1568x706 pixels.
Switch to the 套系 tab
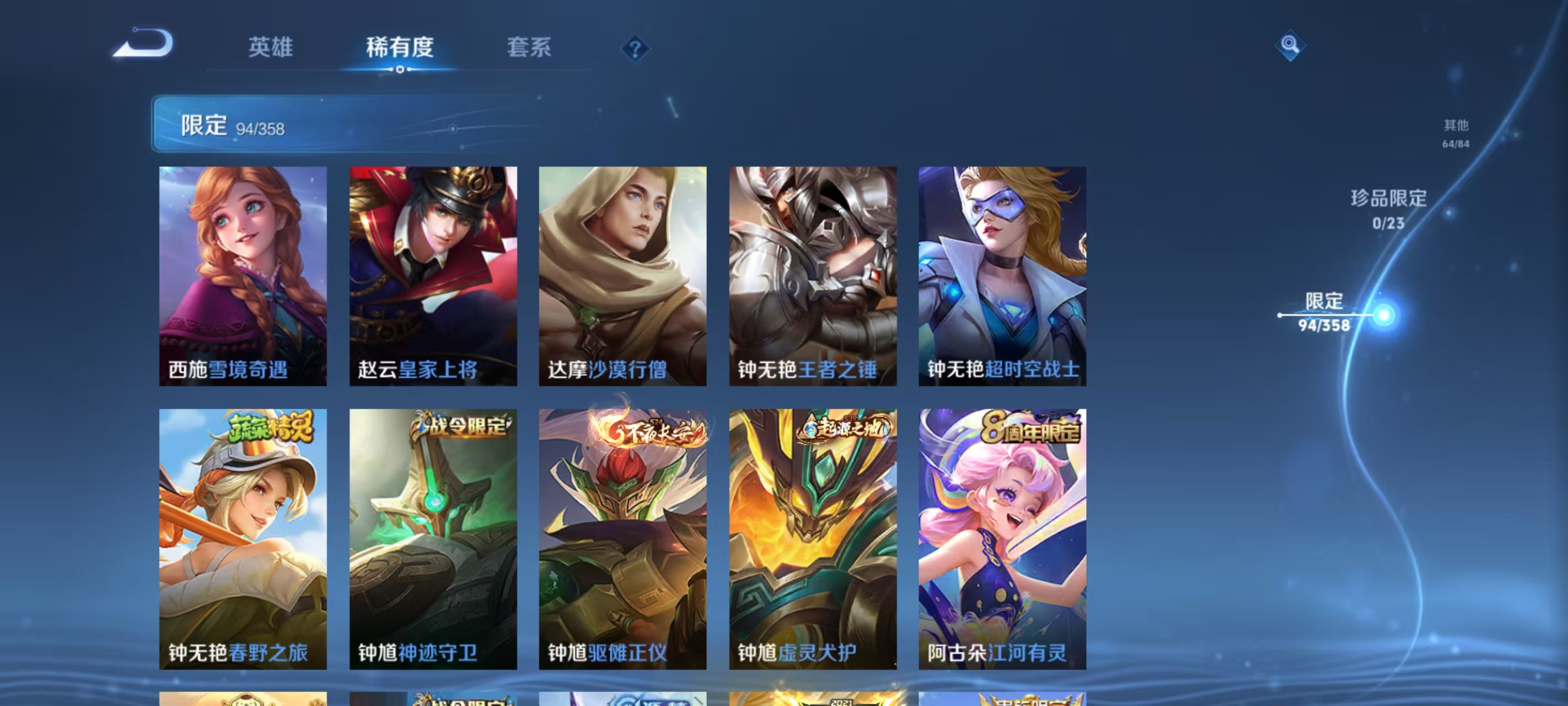click(x=530, y=47)
